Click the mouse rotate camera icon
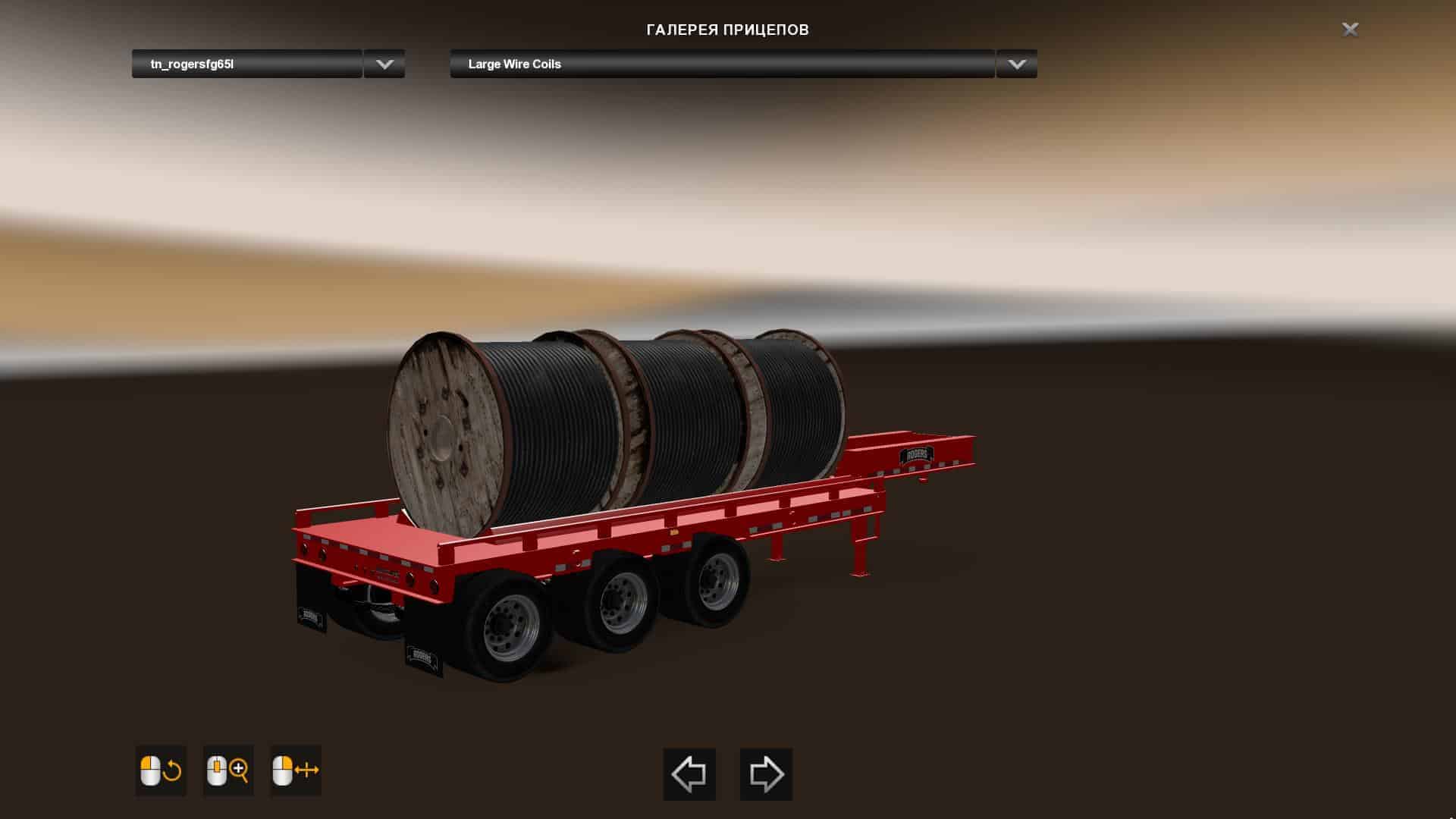Viewport: 1456px width, 819px height. tap(161, 770)
